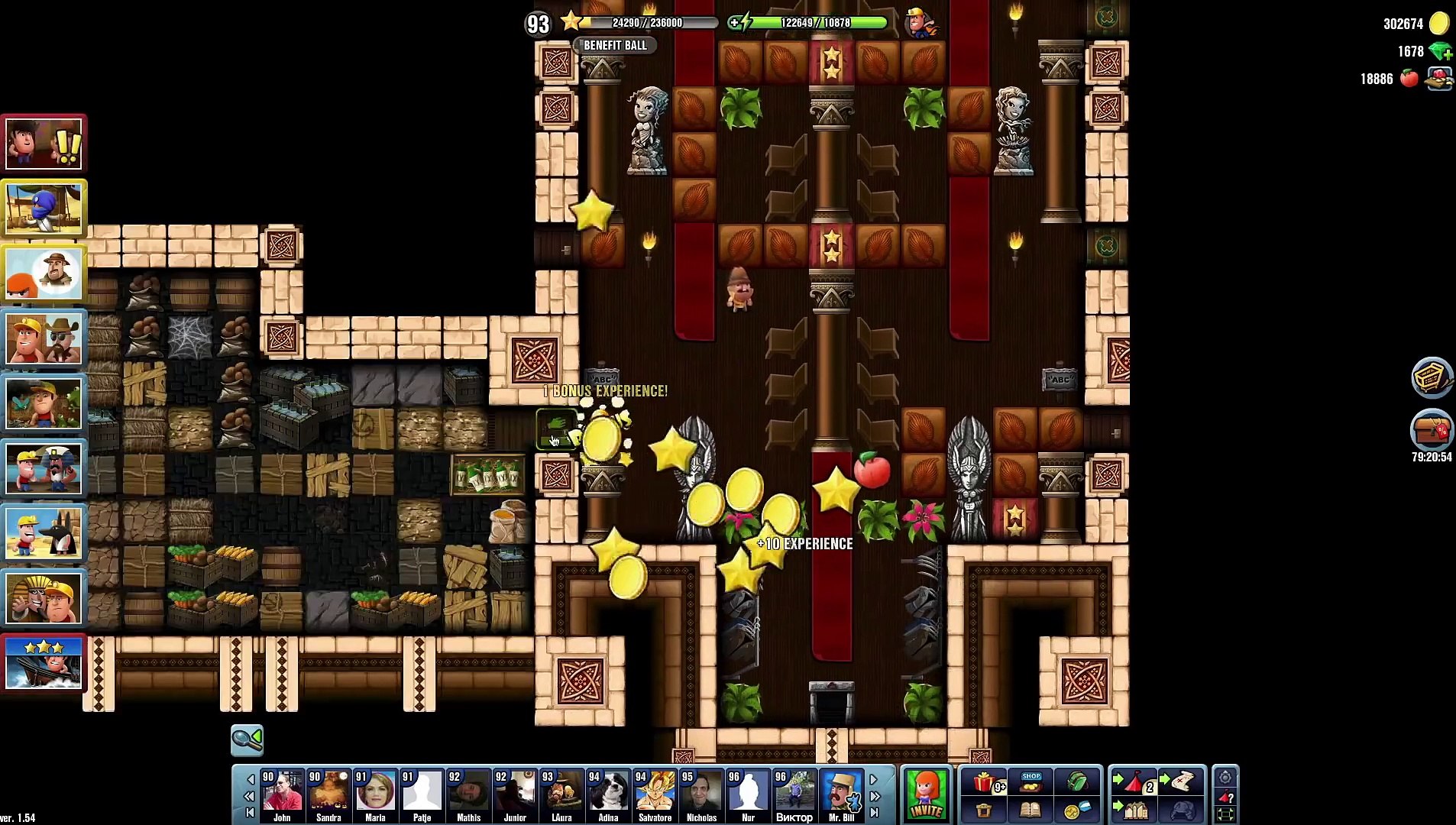Show next friends with right arrow

pos(874,779)
